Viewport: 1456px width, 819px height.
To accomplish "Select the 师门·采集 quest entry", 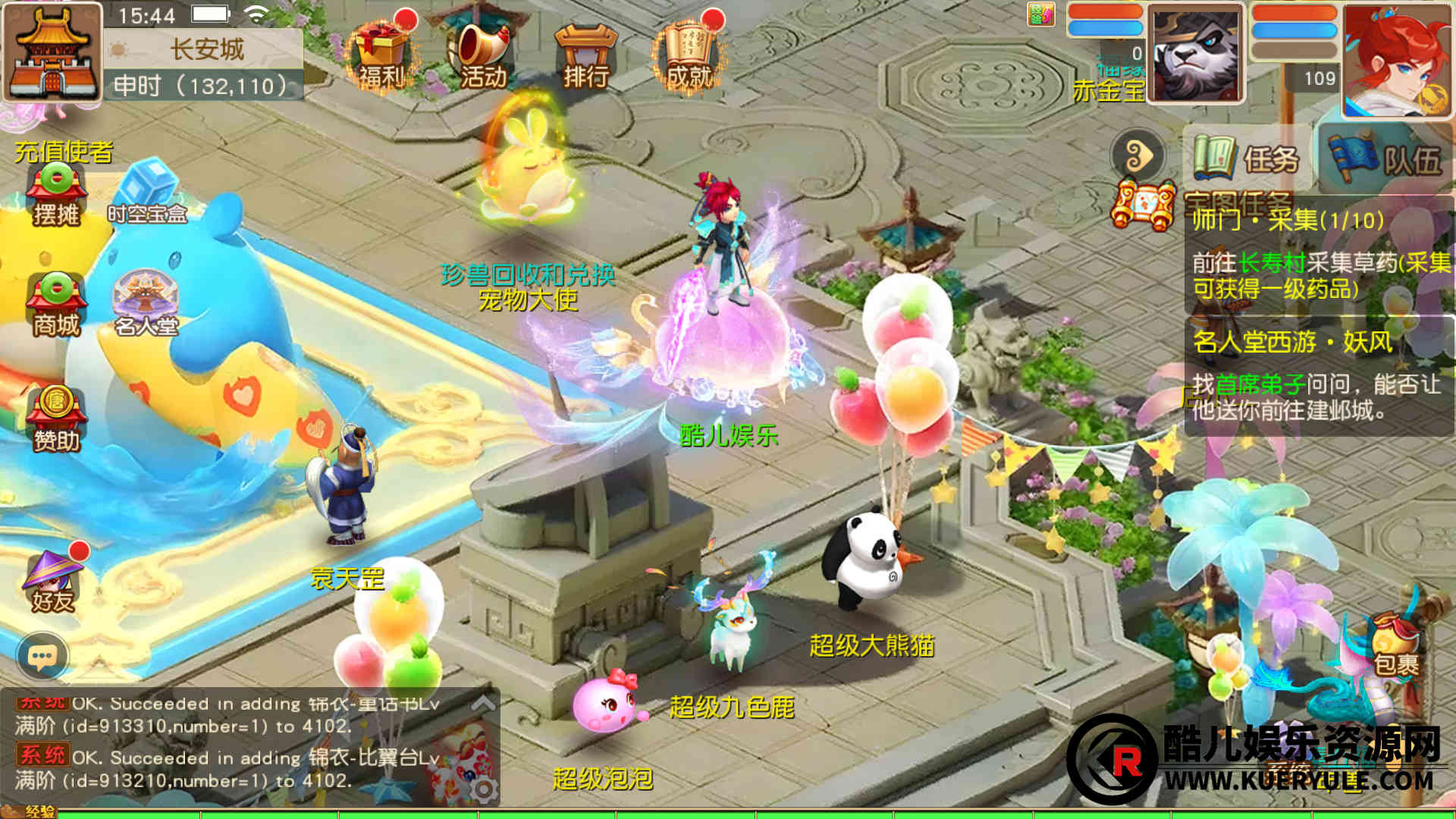I will point(1318,255).
